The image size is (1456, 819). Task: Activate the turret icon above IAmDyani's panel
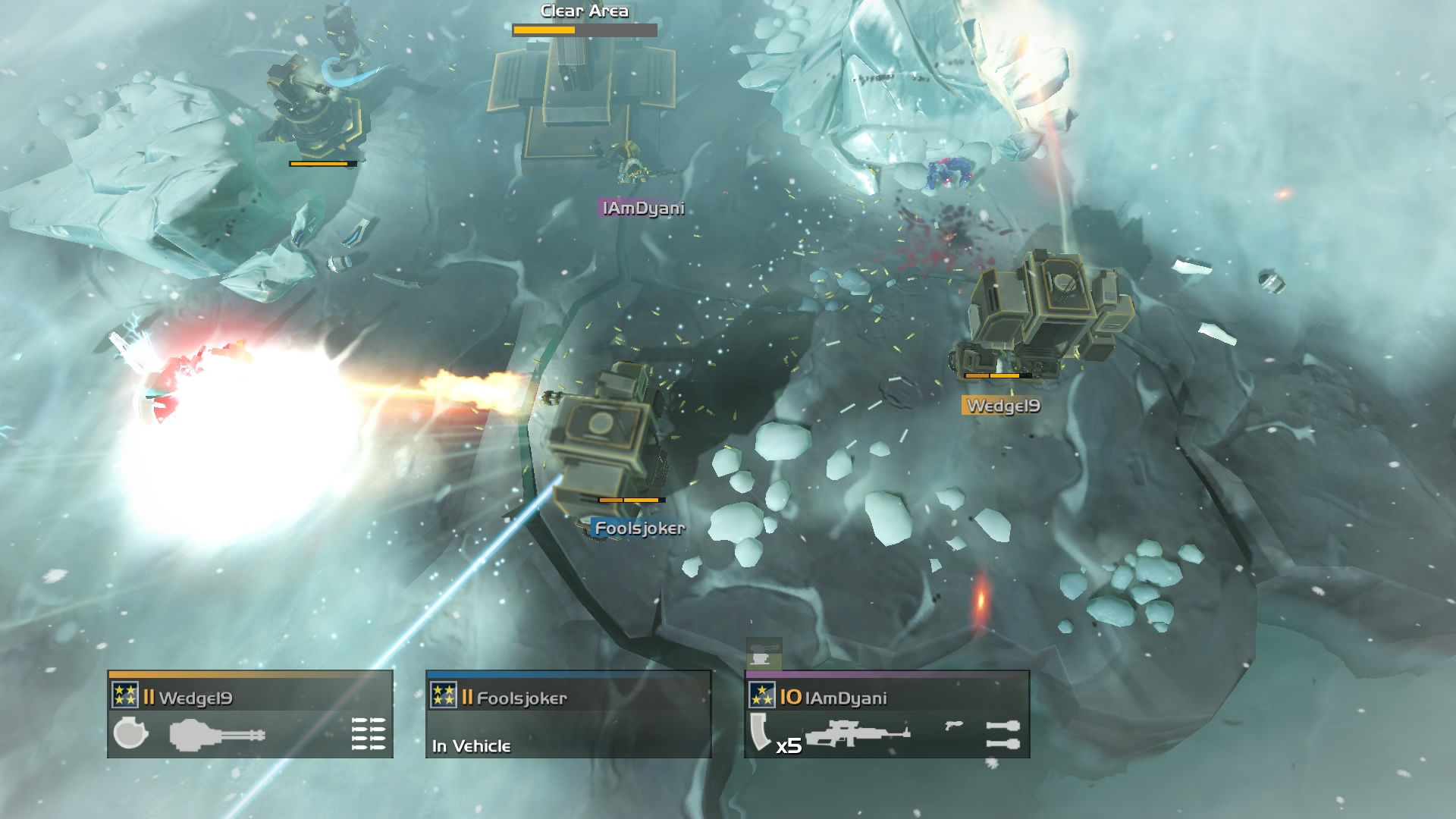pyautogui.click(x=764, y=654)
